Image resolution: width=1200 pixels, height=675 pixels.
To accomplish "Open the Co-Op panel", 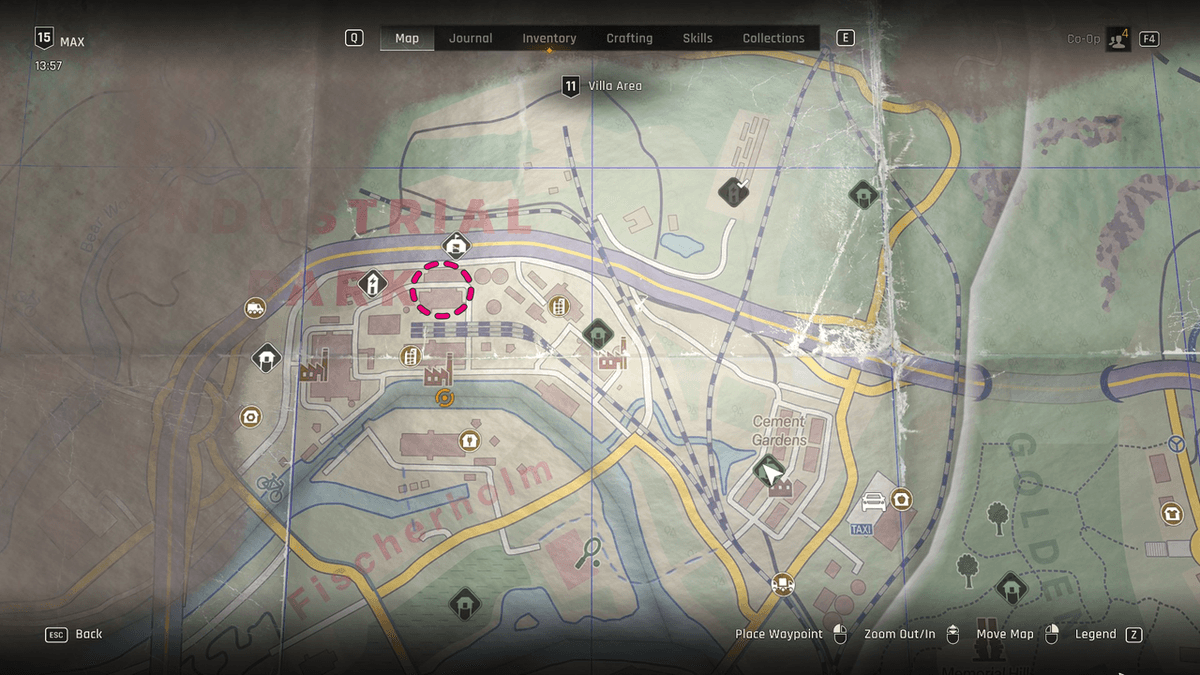I will pos(1115,39).
